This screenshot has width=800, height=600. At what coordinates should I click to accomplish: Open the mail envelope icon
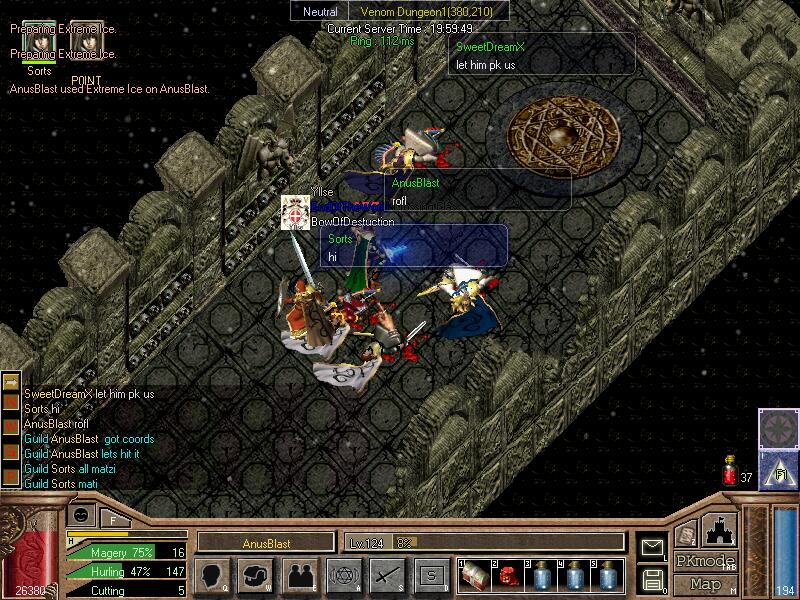[652, 546]
